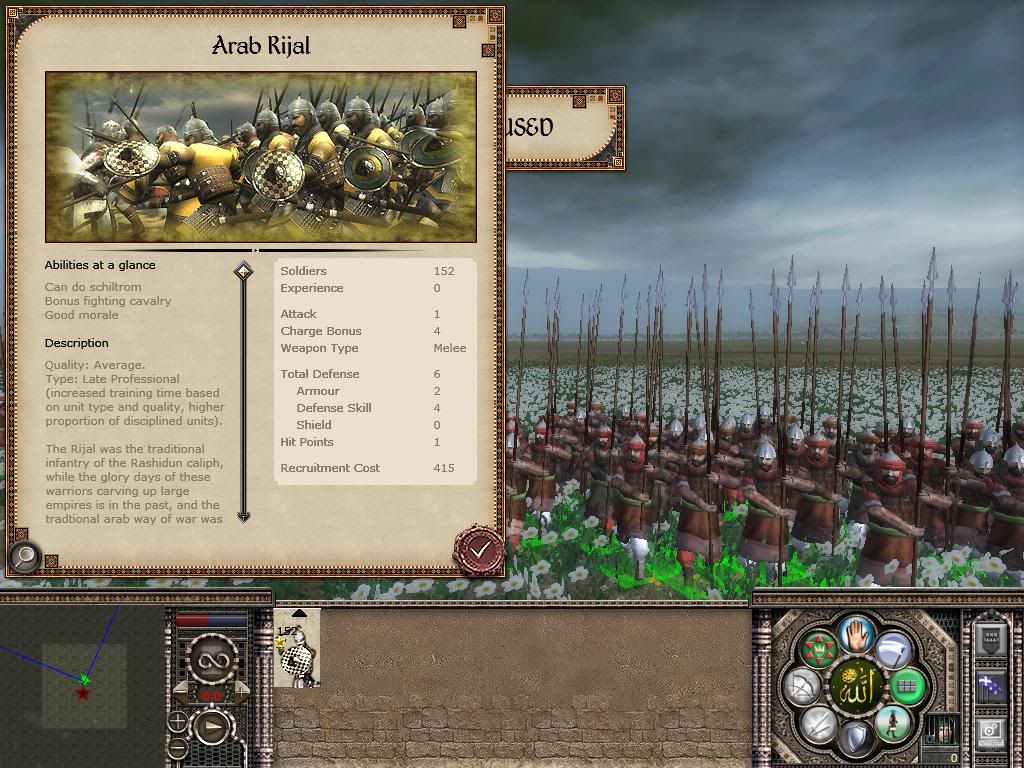Open the group formations shield button
The width and height of the screenshot is (1024, 768).
click(x=991, y=641)
